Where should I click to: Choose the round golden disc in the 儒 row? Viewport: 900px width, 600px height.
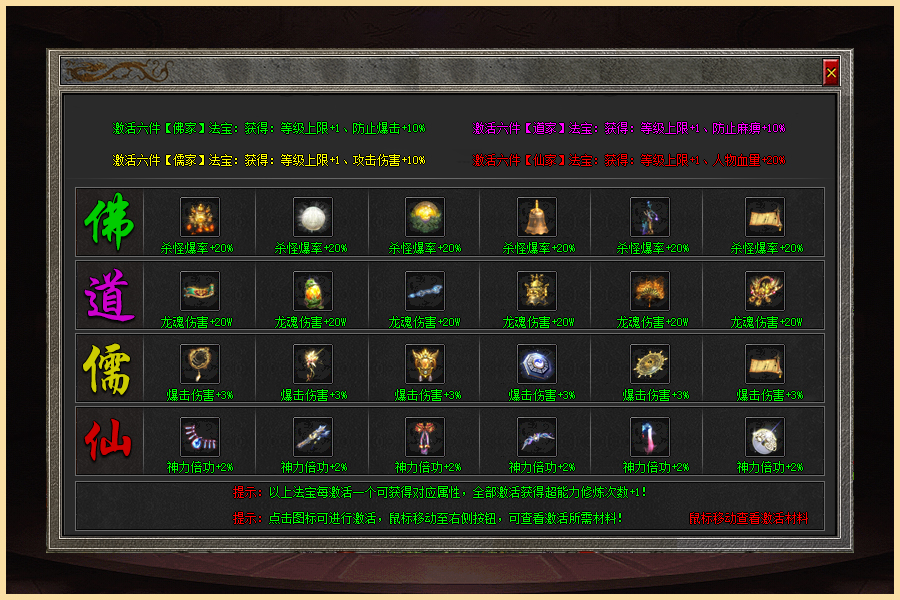click(650, 364)
